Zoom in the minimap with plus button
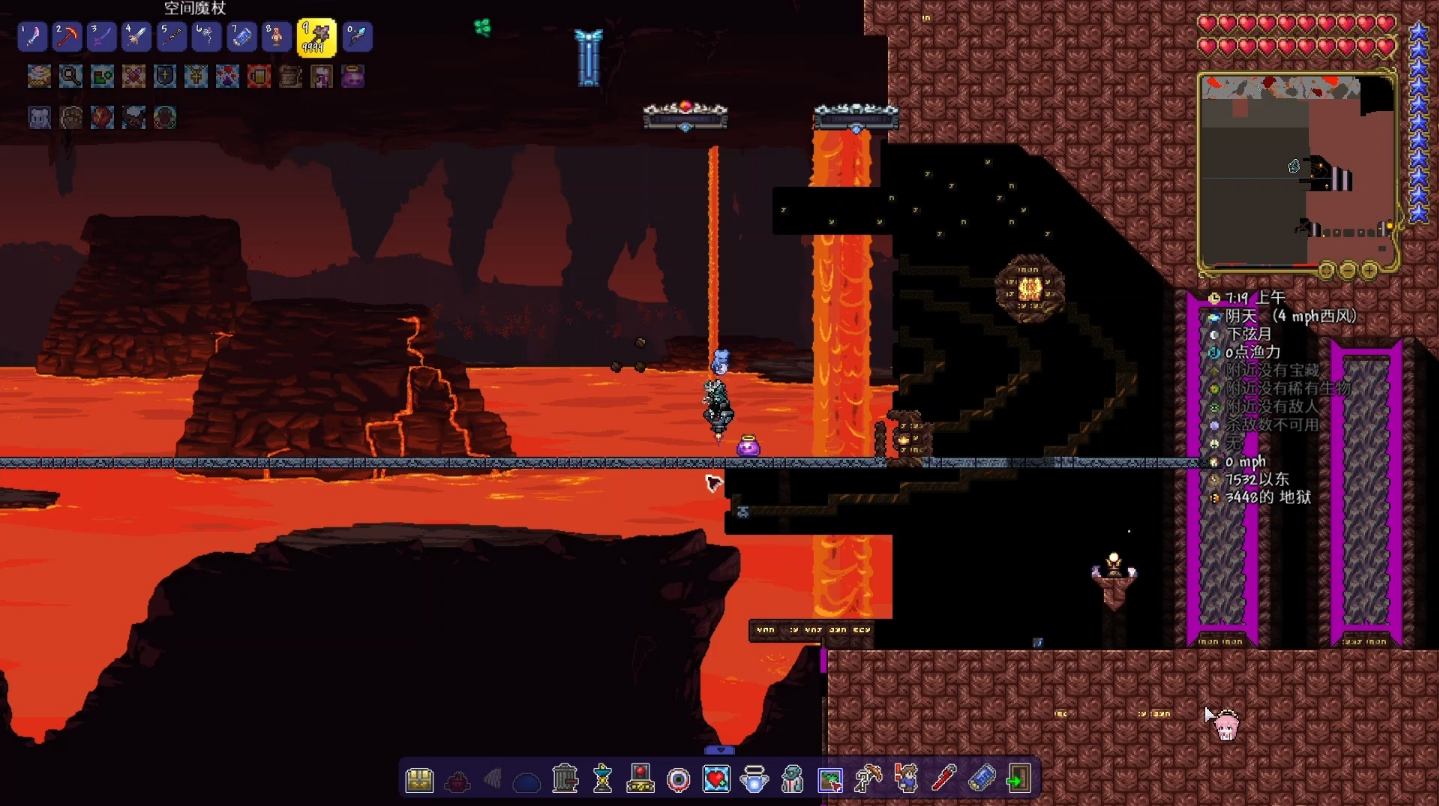The image size is (1439, 806). 1369,270
